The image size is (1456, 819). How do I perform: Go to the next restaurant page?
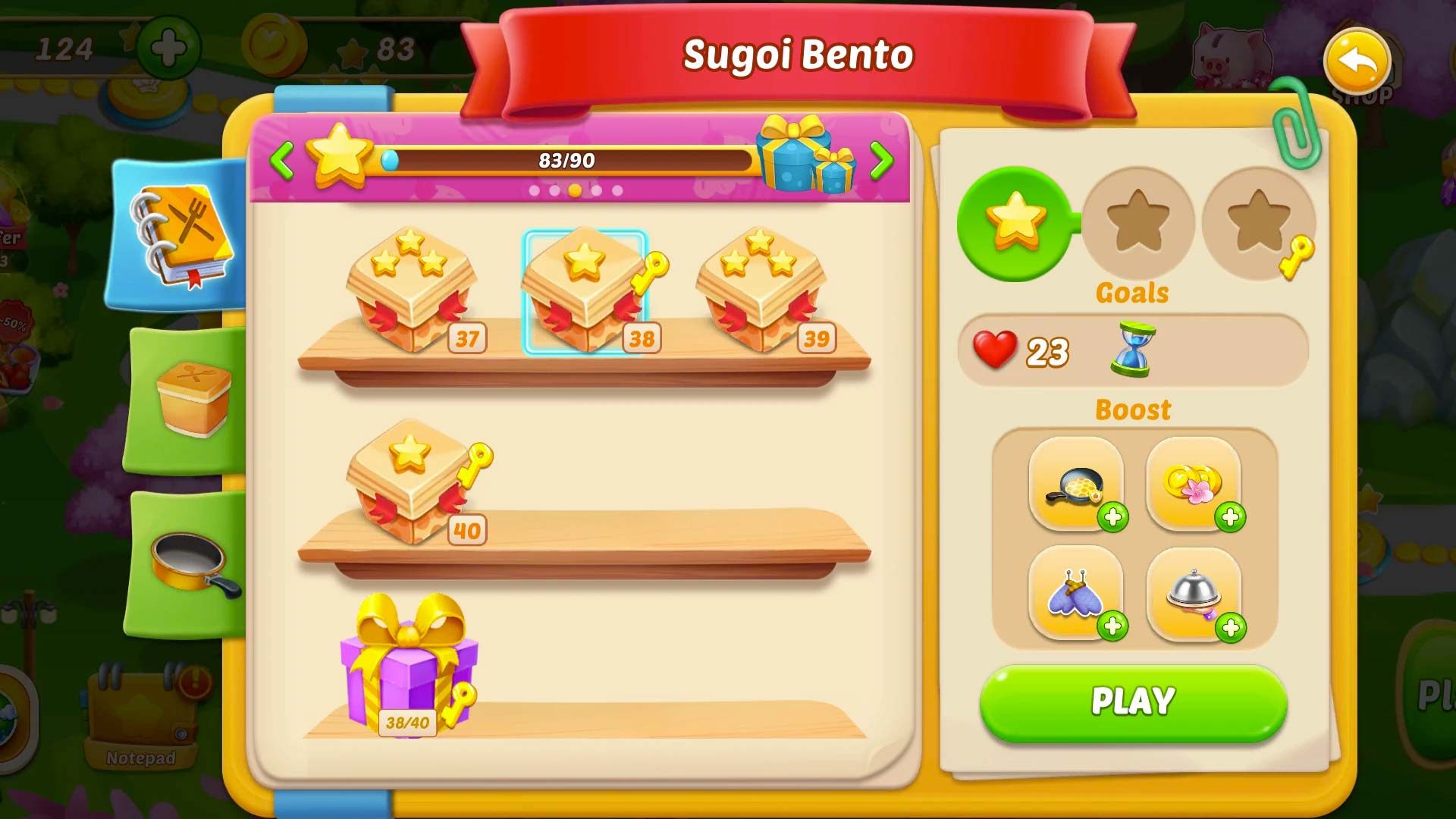pos(880,161)
